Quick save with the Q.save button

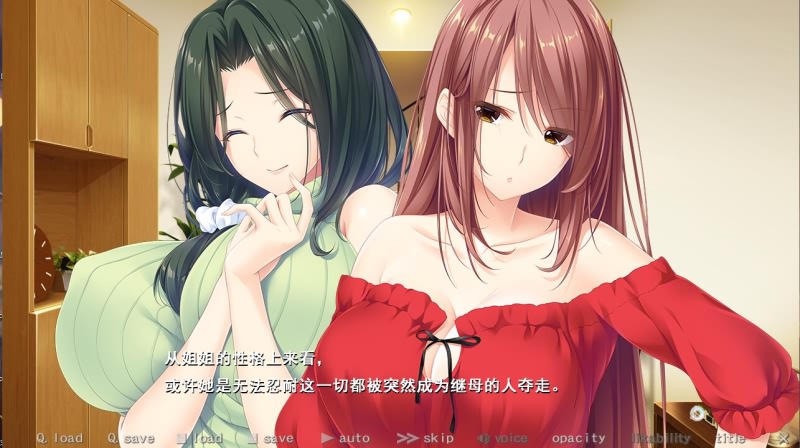(x=131, y=438)
